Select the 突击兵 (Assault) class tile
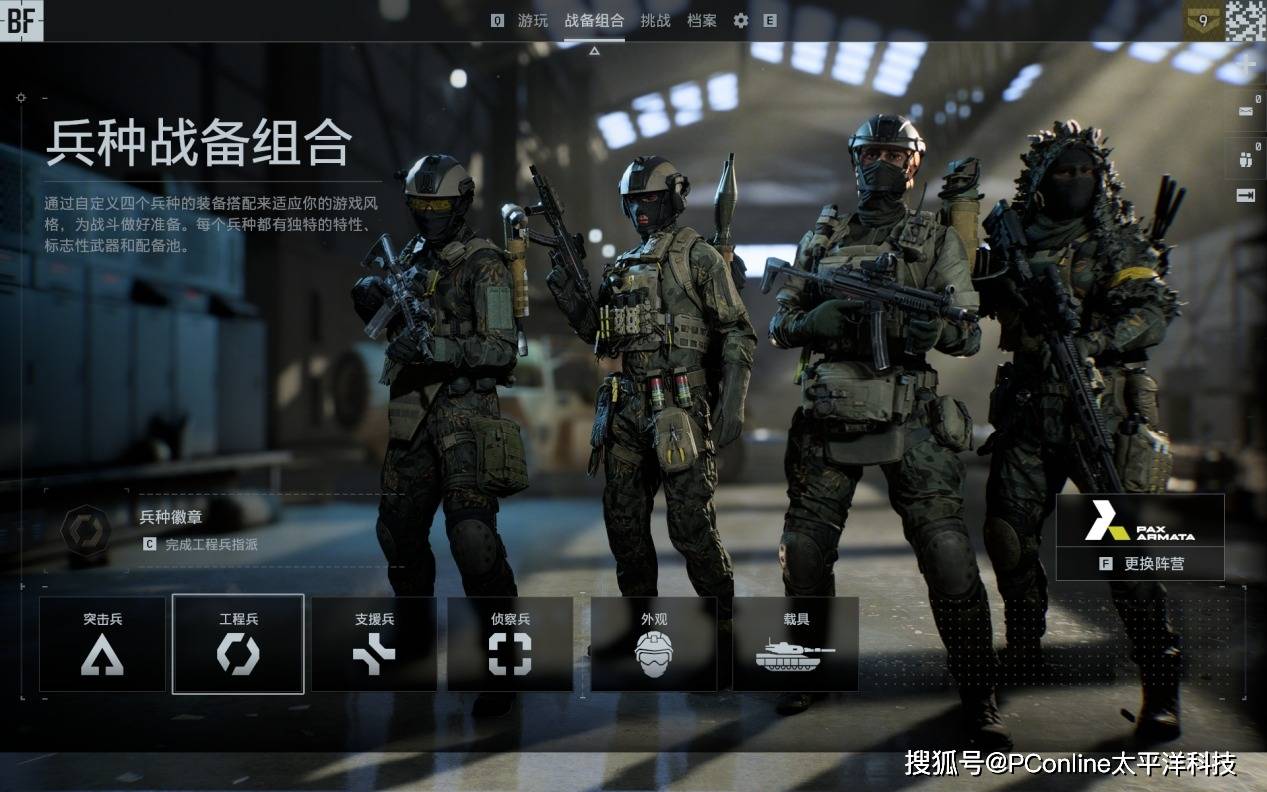Viewport: 1267px width, 792px height. pyautogui.click(x=103, y=644)
